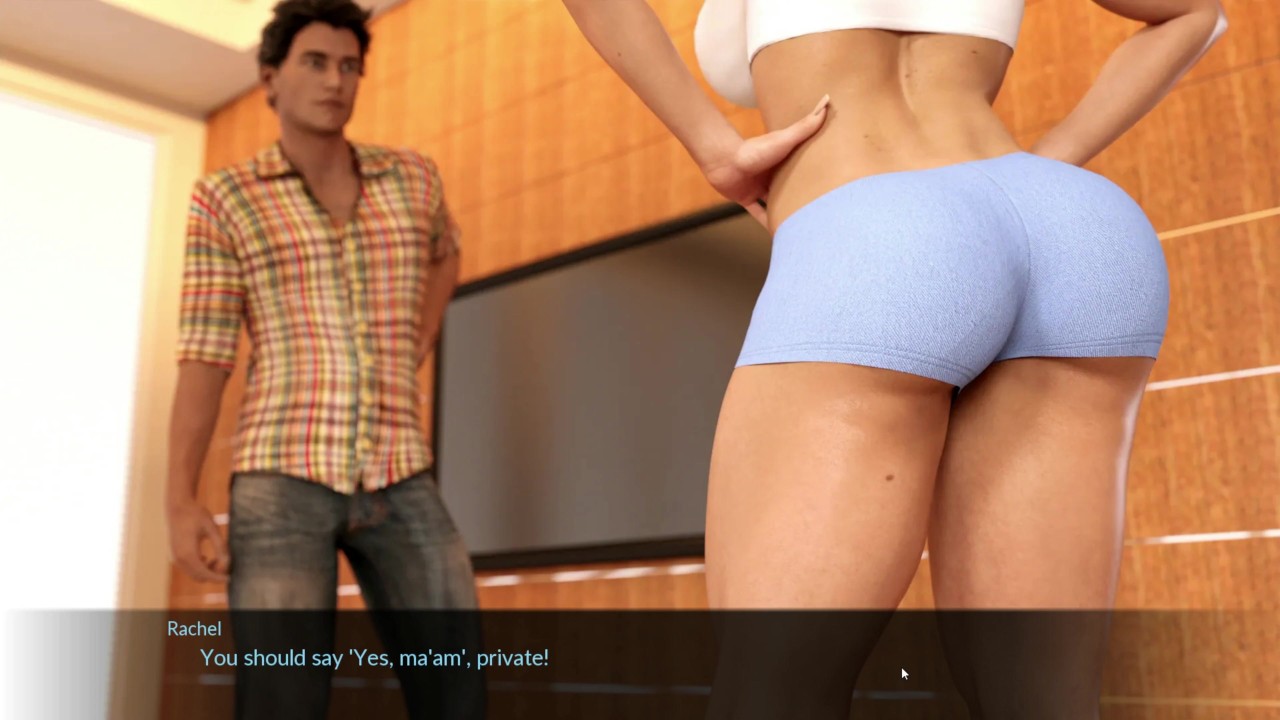The image size is (1280, 720).
Task: Advance Rachel's dialogue text box
Action: point(640,660)
